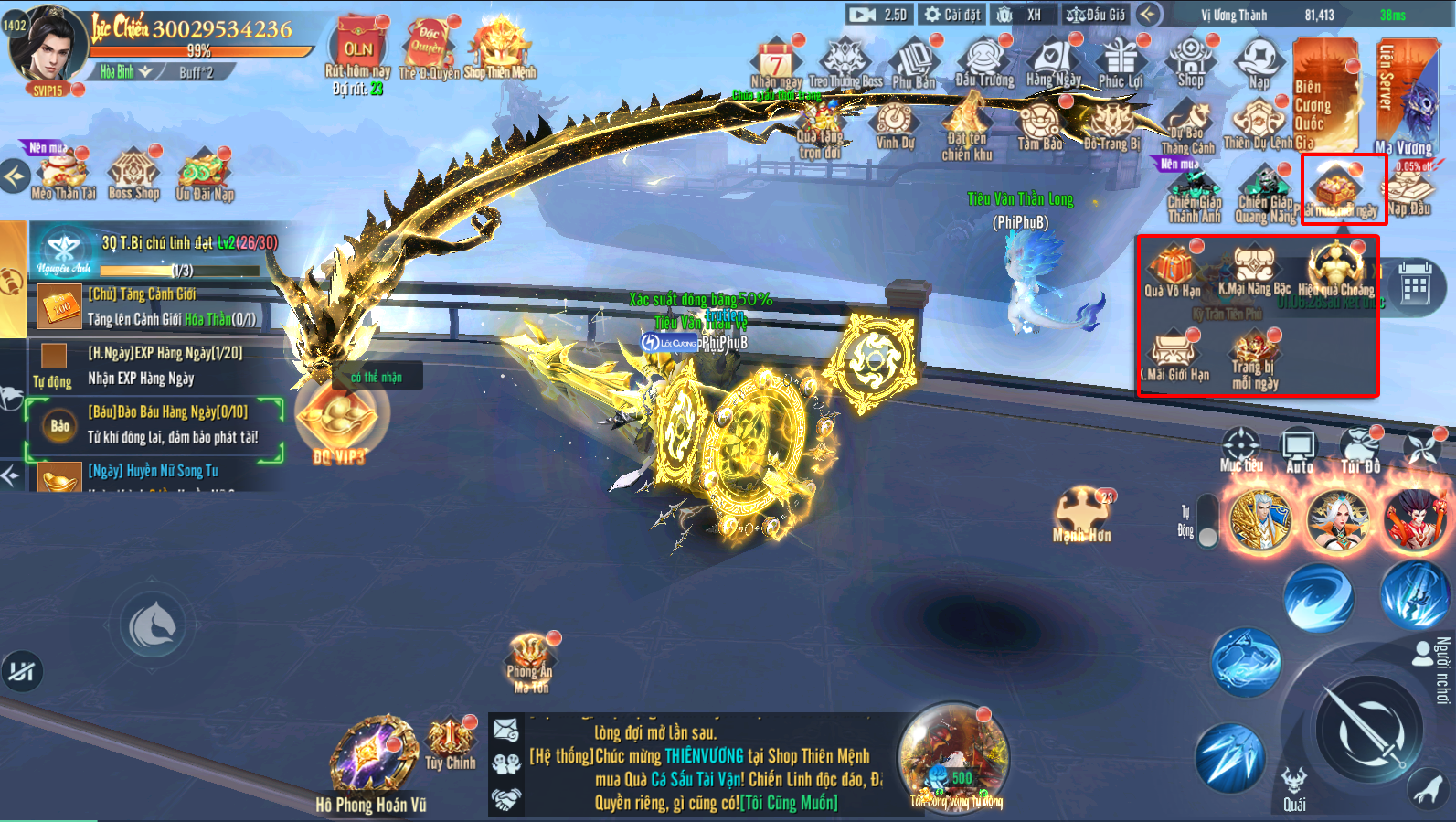The image size is (1456, 822).
Task: Open the Đấu Giá auction button
Action: tap(1096, 15)
